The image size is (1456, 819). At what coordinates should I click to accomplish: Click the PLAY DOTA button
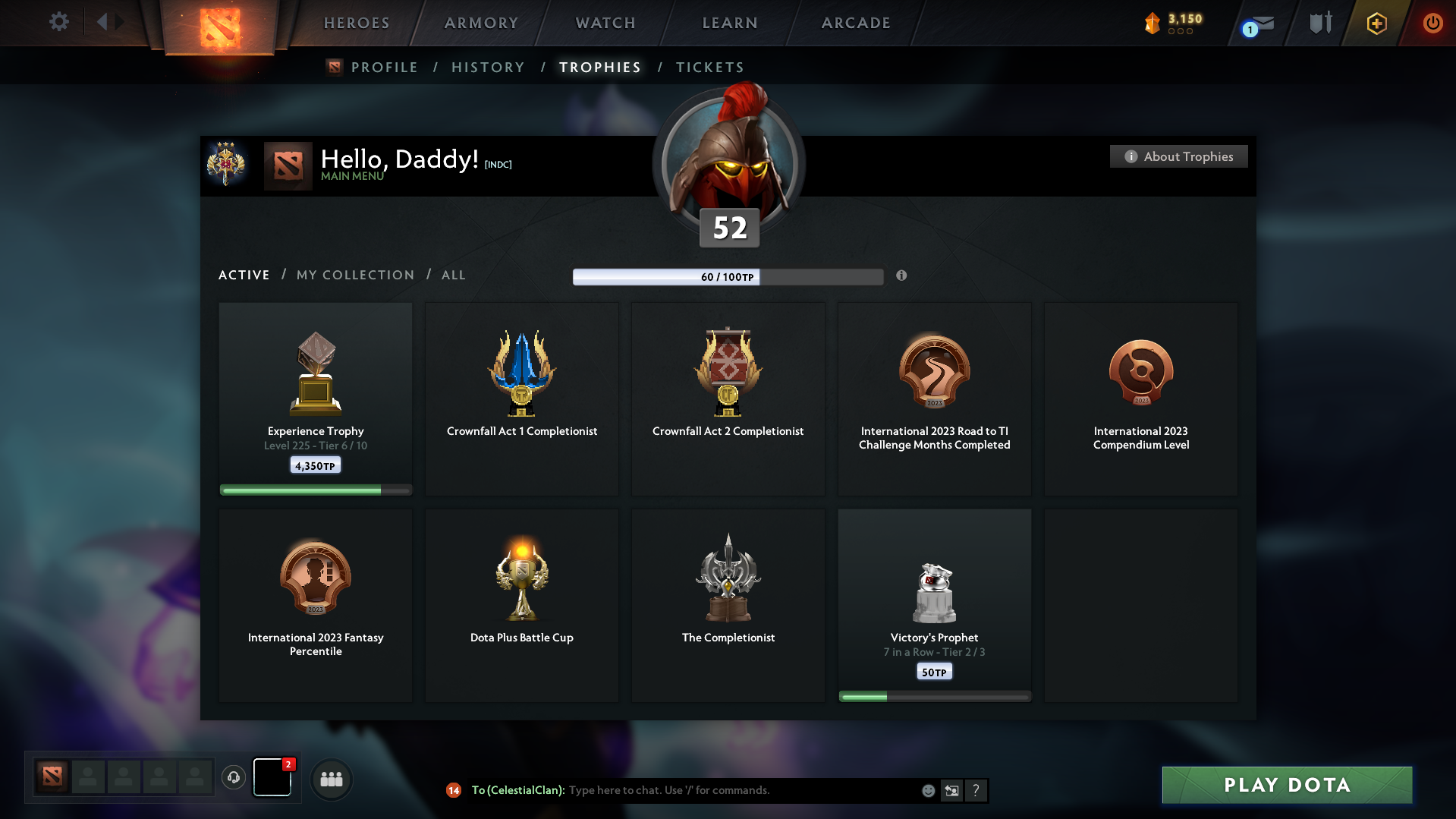tap(1286, 785)
